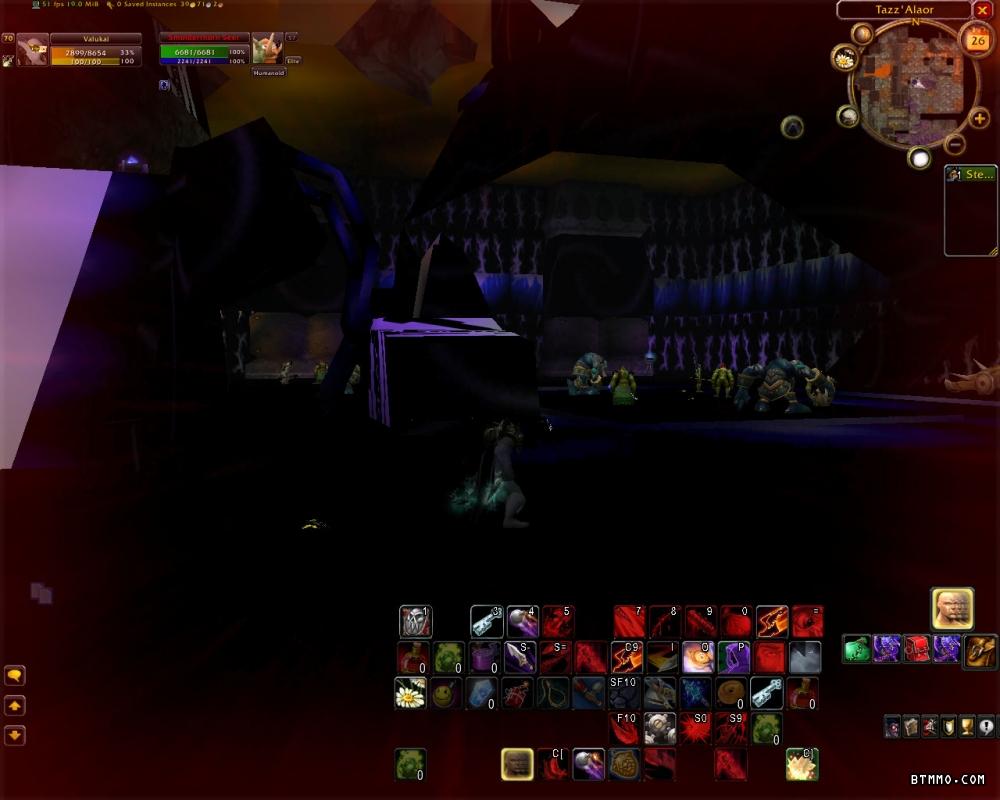Click the yellow smiley face action slot
This screenshot has height=800, width=1000.
click(x=447, y=692)
